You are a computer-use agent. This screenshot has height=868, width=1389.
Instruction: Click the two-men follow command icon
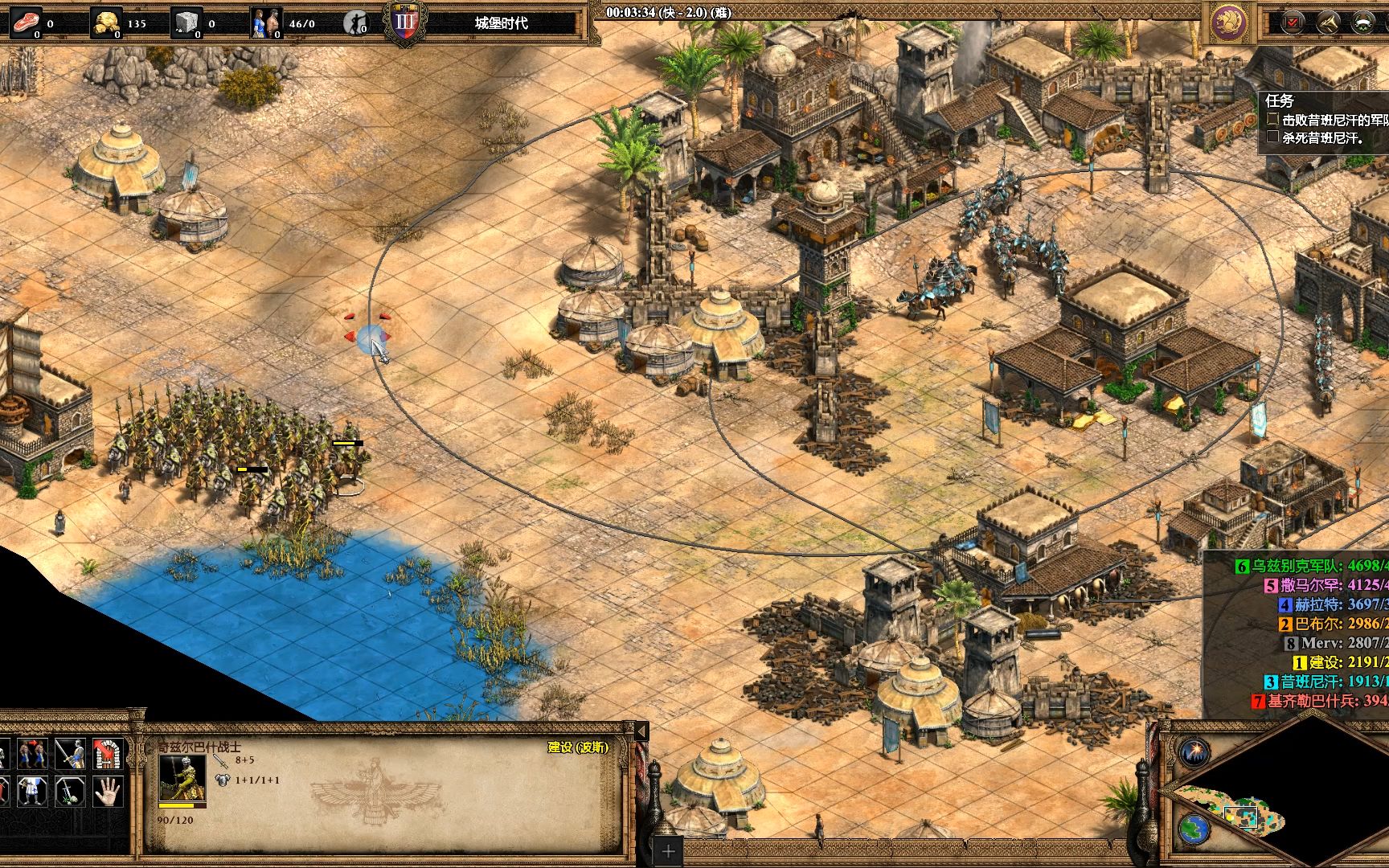(x=32, y=754)
